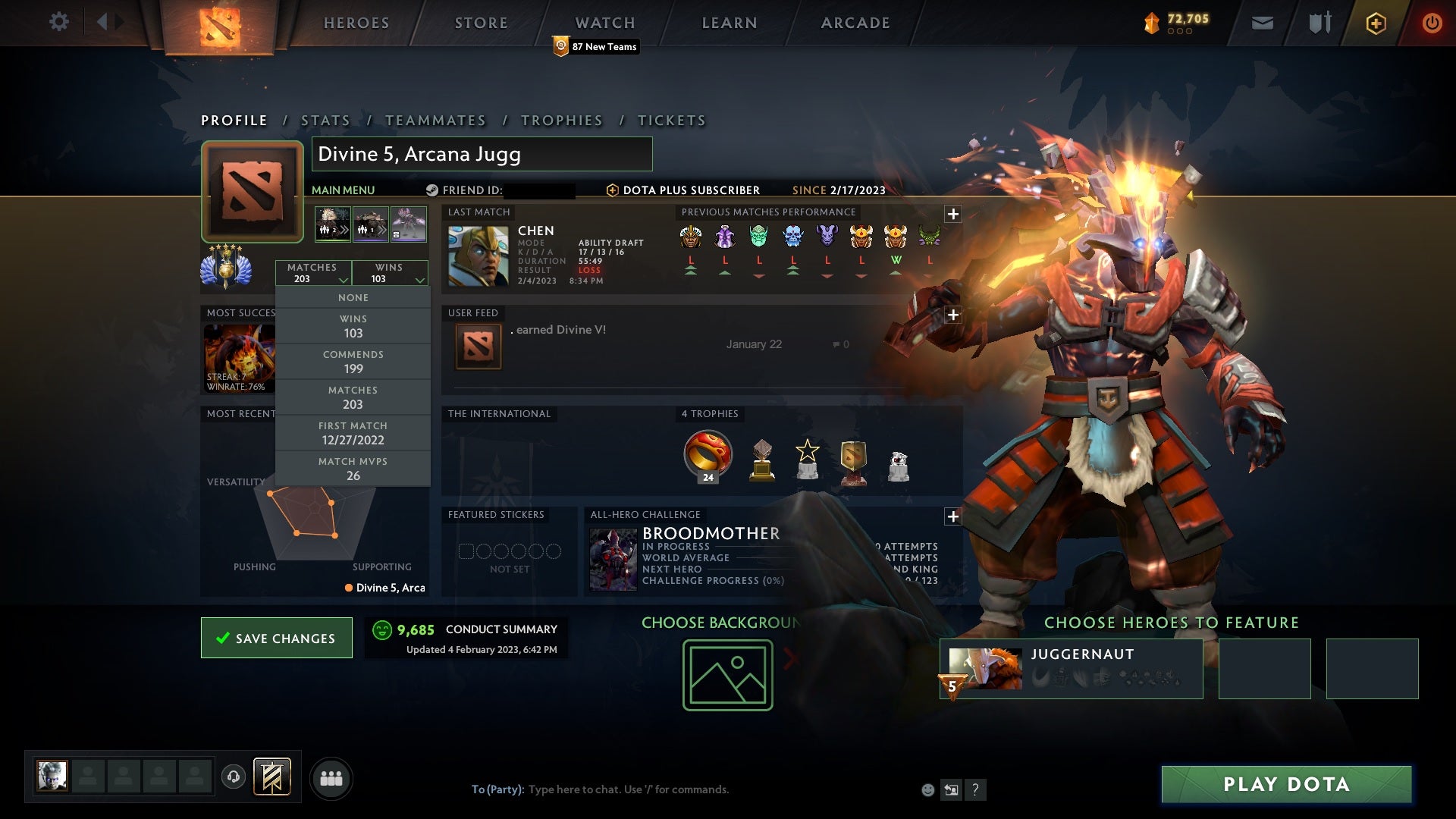Screen dimensions: 1456x819
Task: Click the Dota Plus hexagon plus icon
Action: 1375,23
